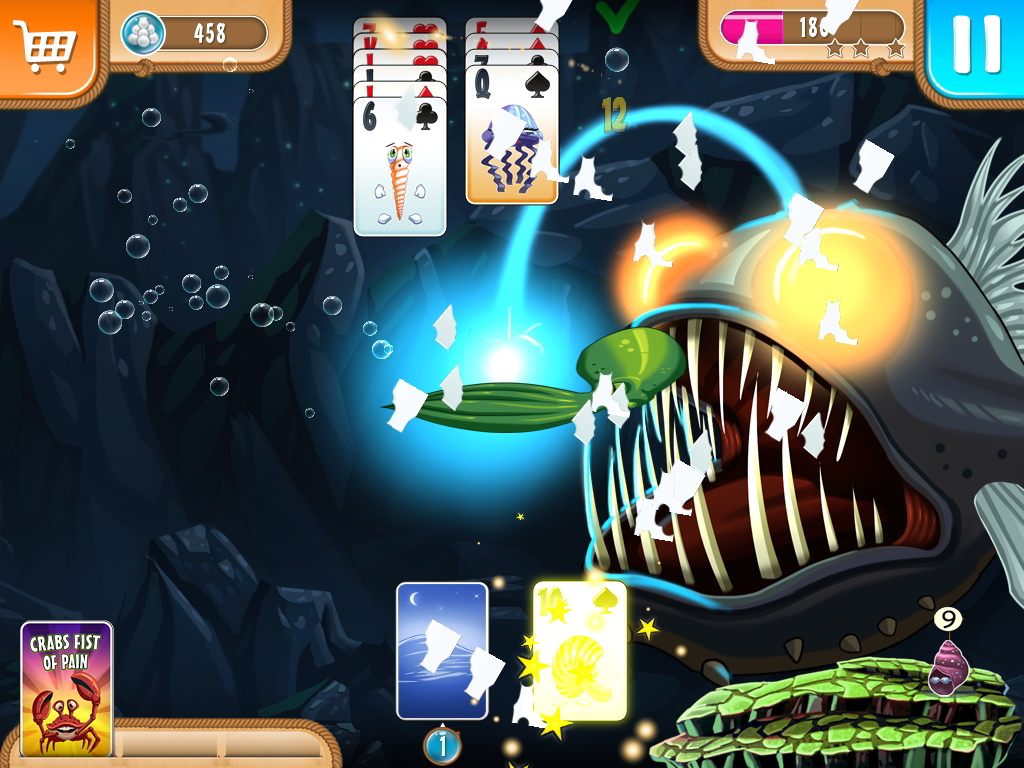Tap the purple snail shell with 9
The height and width of the screenshot is (768, 1024).
pyautogui.click(x=945, y=665)
